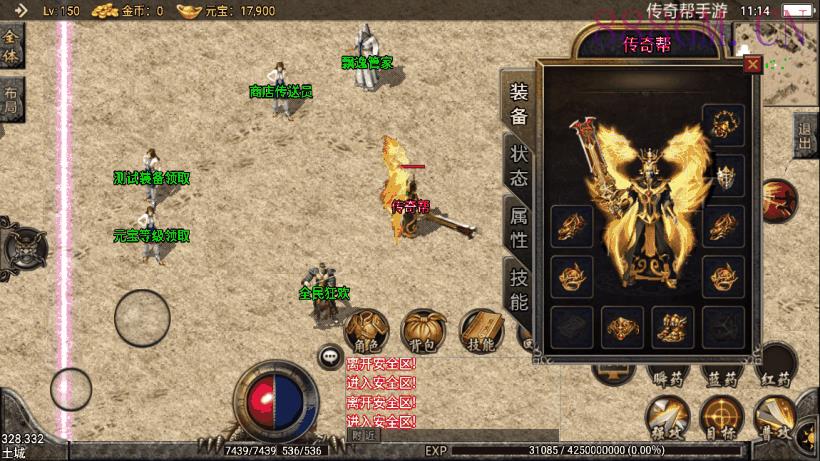The image size is (820, 461).
Task: Tap the chat speech bubble icon
Action: click(x=330, y=355)
